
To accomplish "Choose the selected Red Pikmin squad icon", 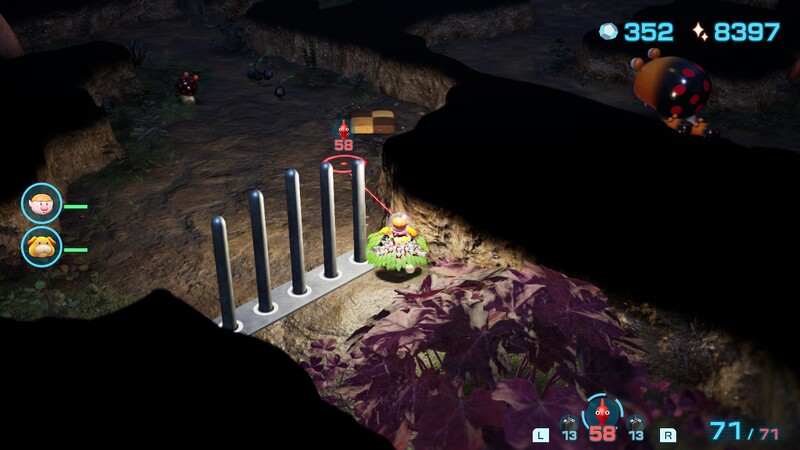I will (x=601, y=413).
